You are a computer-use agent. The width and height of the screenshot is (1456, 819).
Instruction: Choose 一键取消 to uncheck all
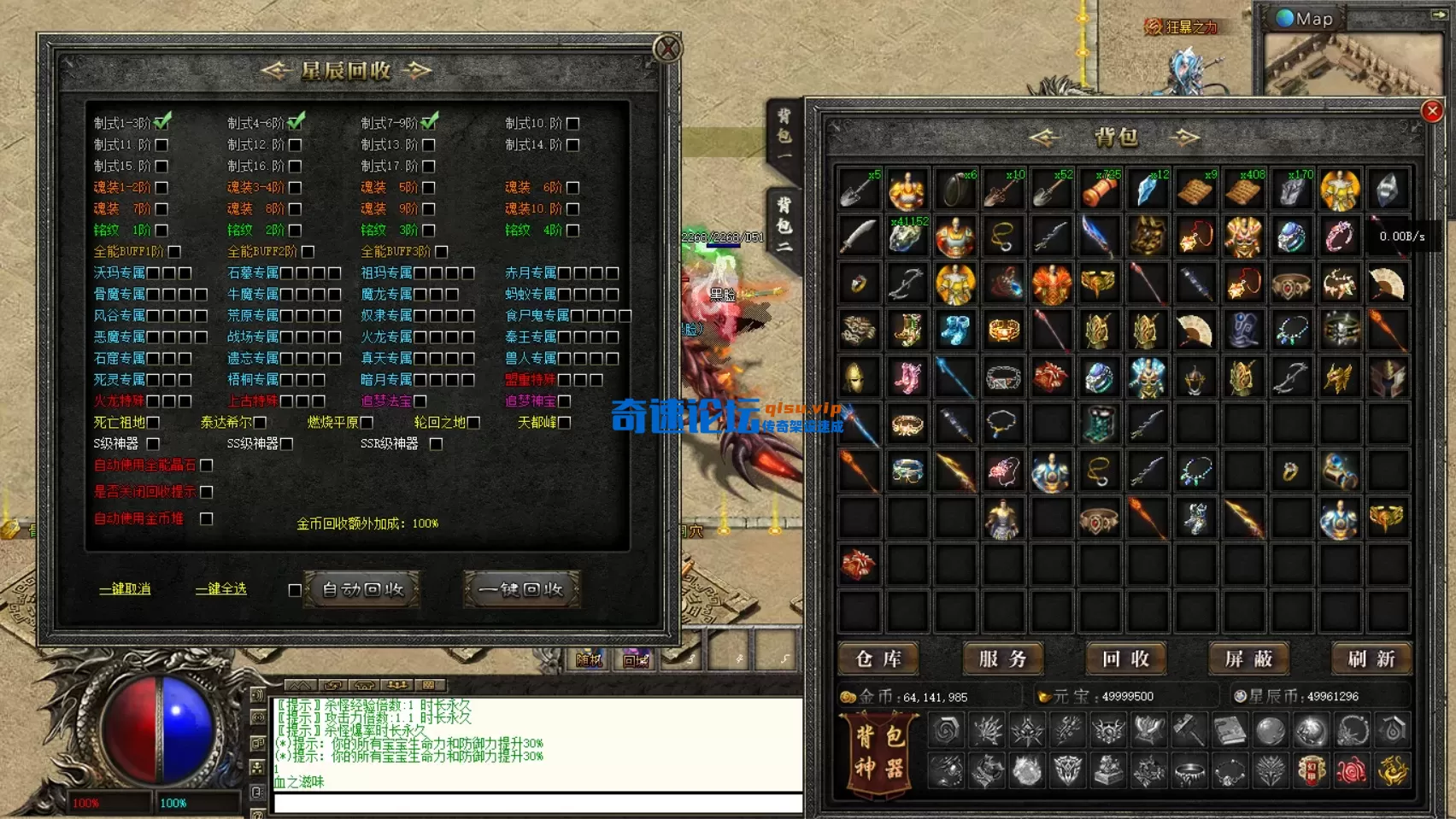(125, 589)
